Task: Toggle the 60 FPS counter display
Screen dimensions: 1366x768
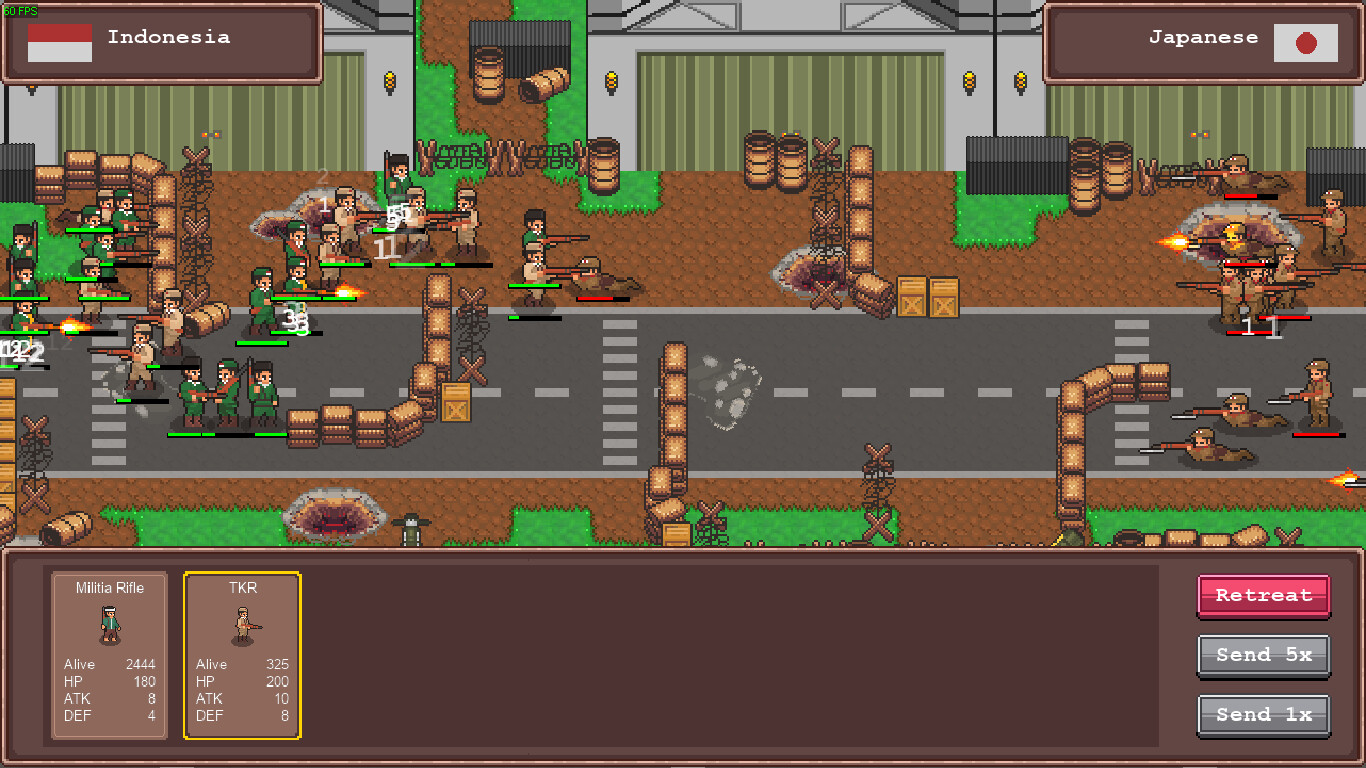Action: [x=18, y=10]
